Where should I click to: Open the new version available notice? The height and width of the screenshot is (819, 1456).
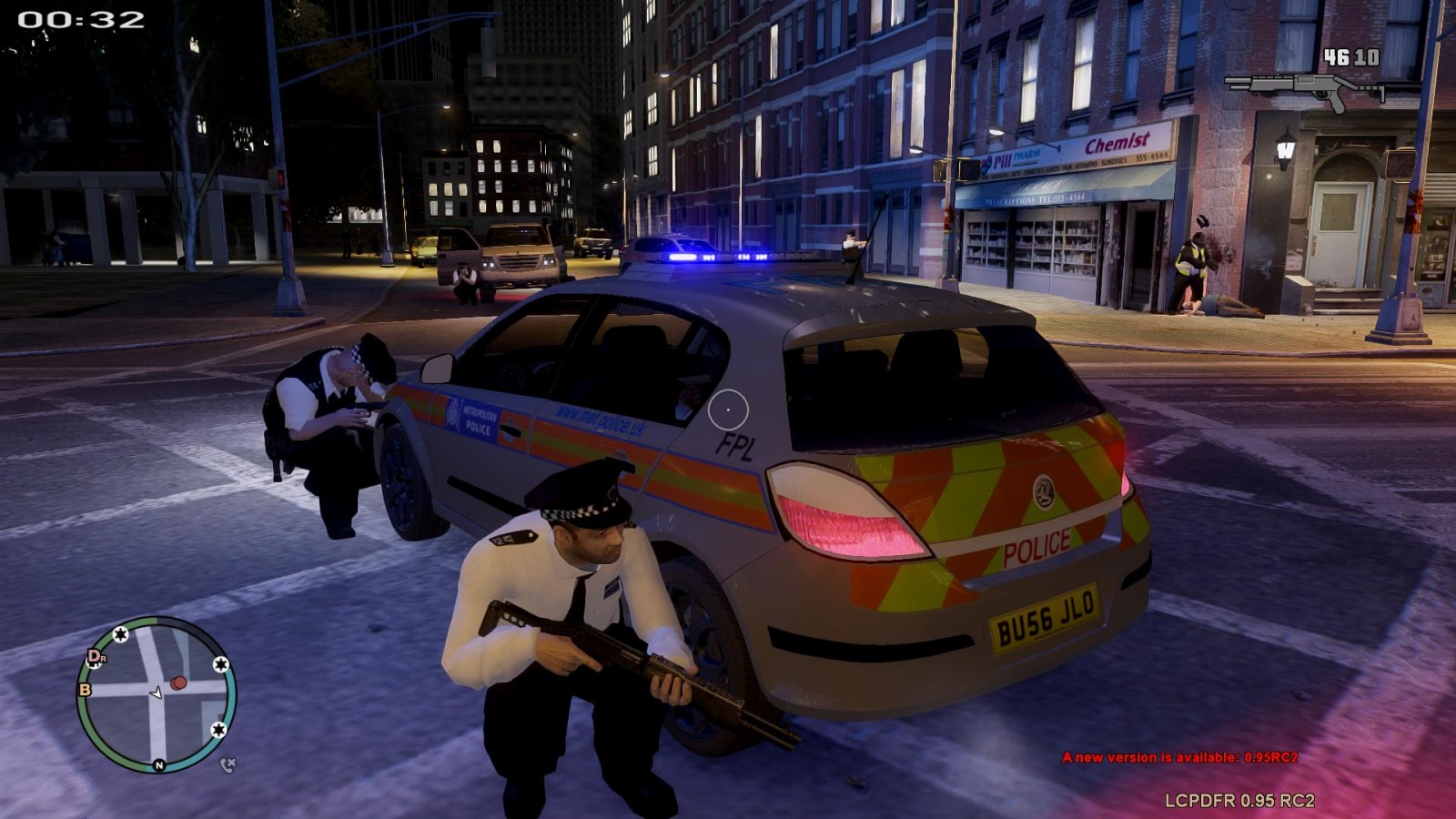[x=1179, y=757]
